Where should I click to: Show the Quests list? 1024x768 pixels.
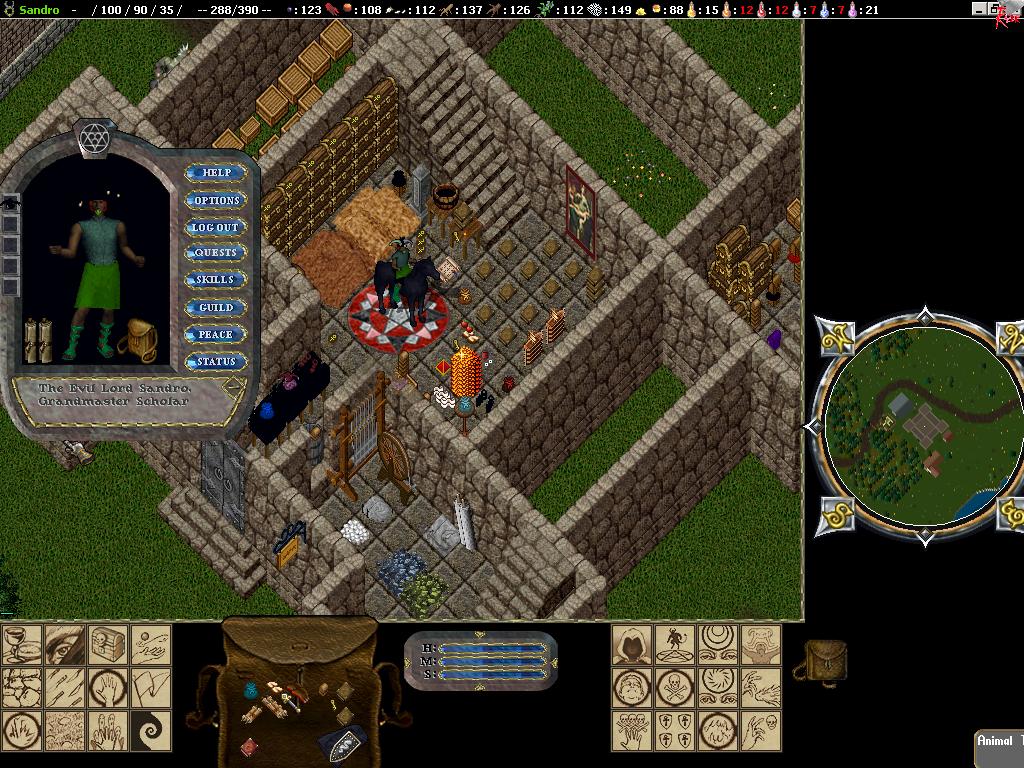coord(216,253)
